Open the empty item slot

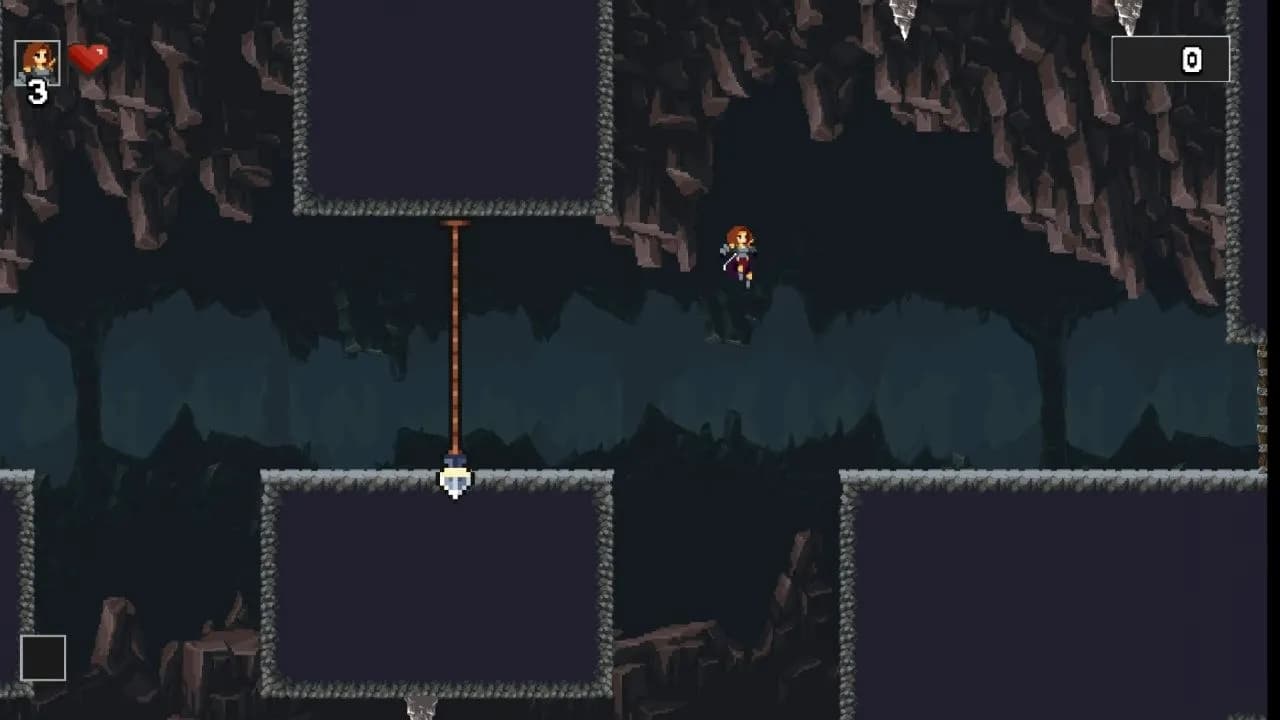point(42,658)
